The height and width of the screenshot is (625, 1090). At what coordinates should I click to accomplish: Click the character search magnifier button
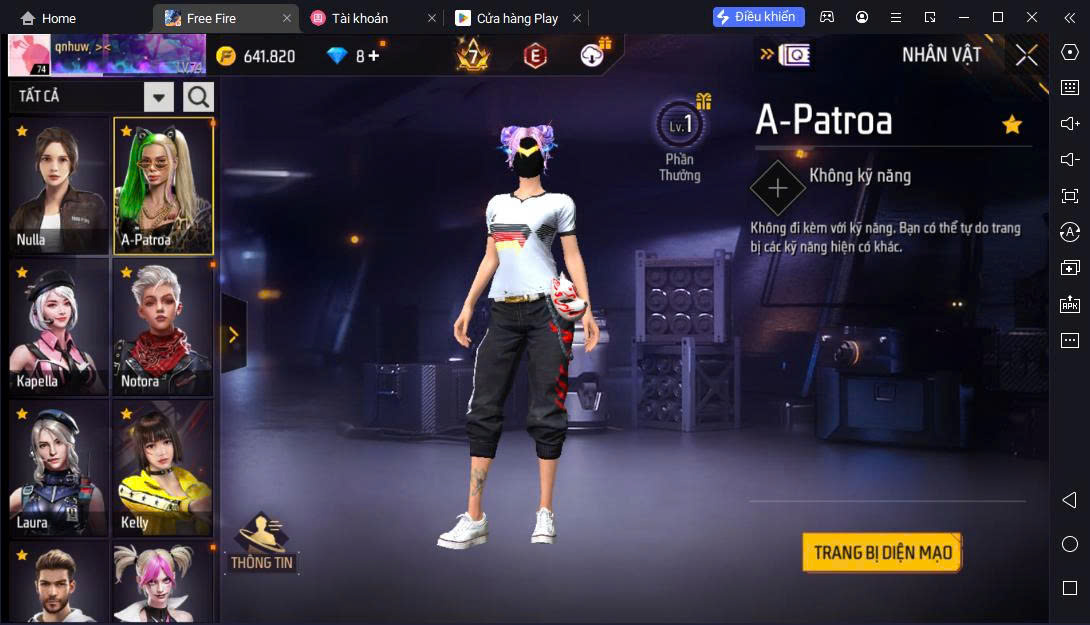[198, 97]
